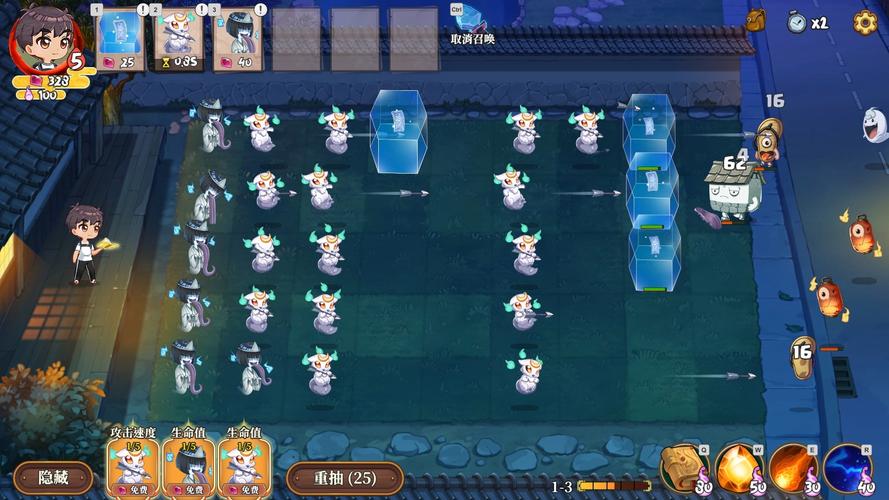Open the backpack inventory
This screenshot has height=500, width=889.
(x=755, y=21)
